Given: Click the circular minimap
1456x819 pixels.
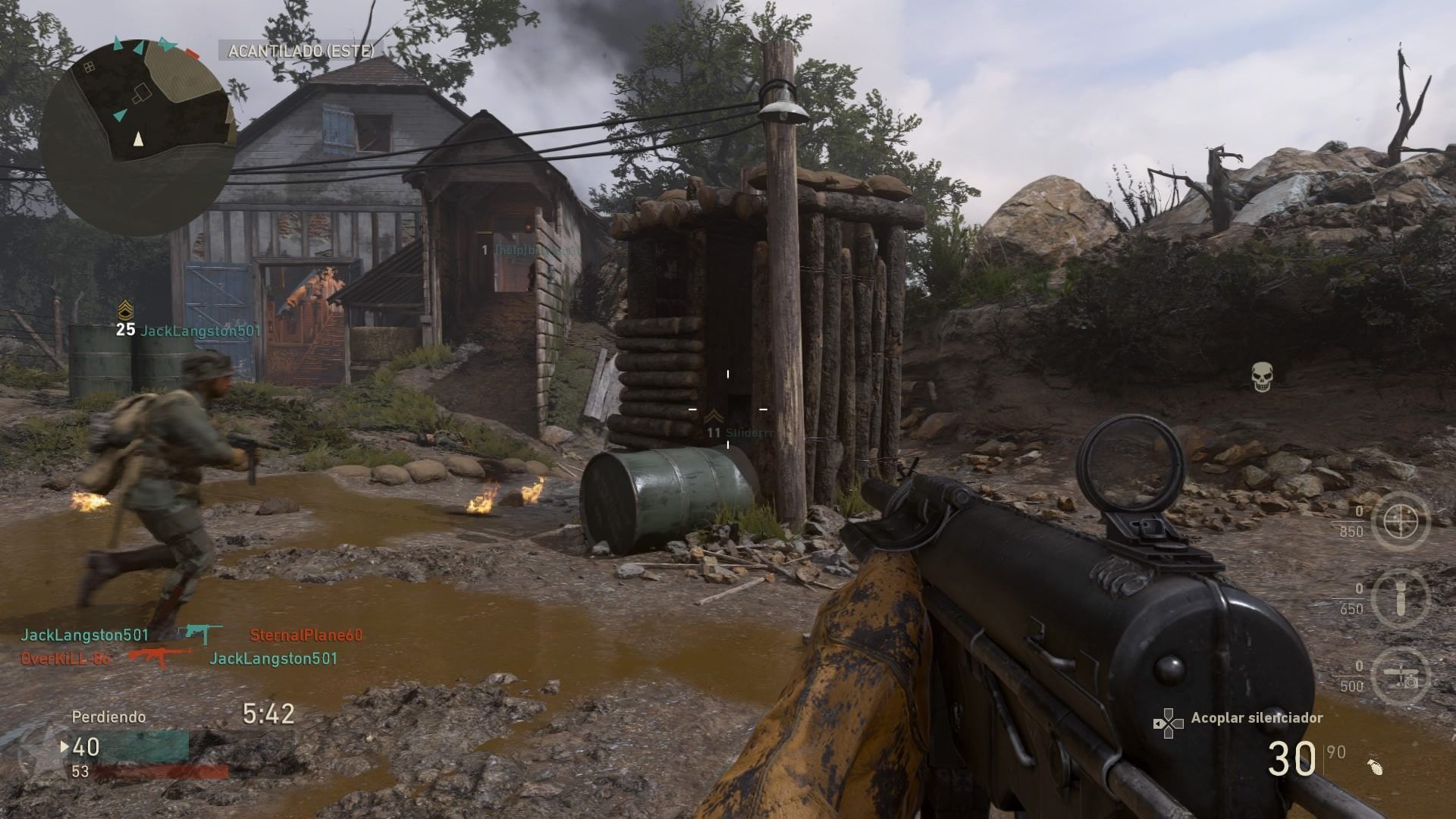Looking at the screenshot, I should tap(138, 136).
